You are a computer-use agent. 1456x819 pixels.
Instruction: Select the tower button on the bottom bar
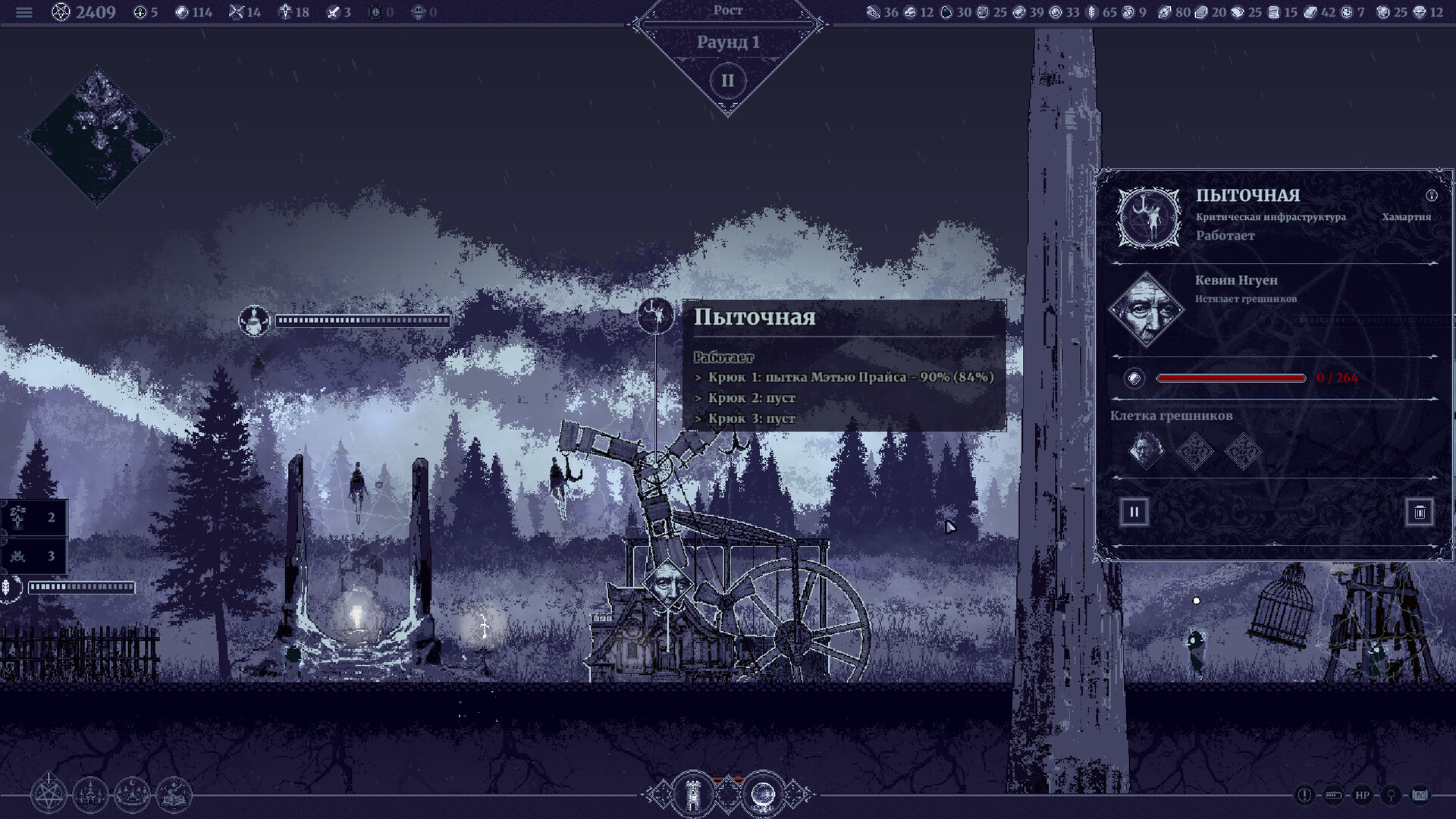692,795
